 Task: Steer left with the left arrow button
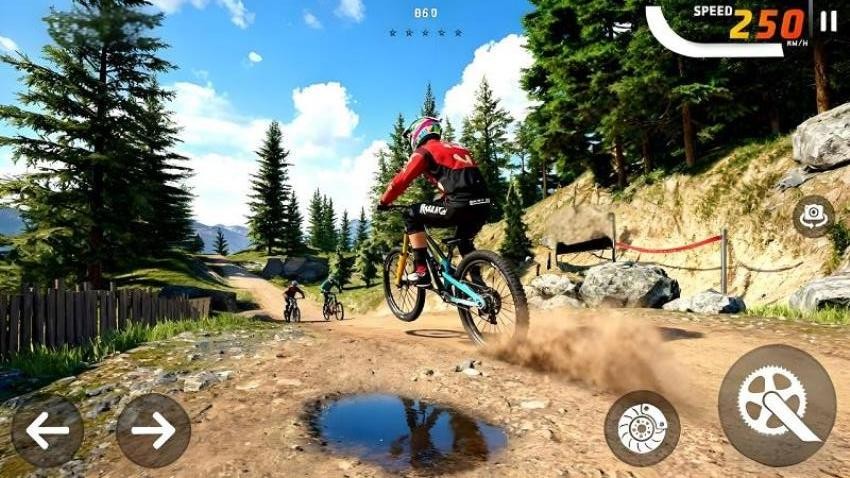(x=47, y=431)
